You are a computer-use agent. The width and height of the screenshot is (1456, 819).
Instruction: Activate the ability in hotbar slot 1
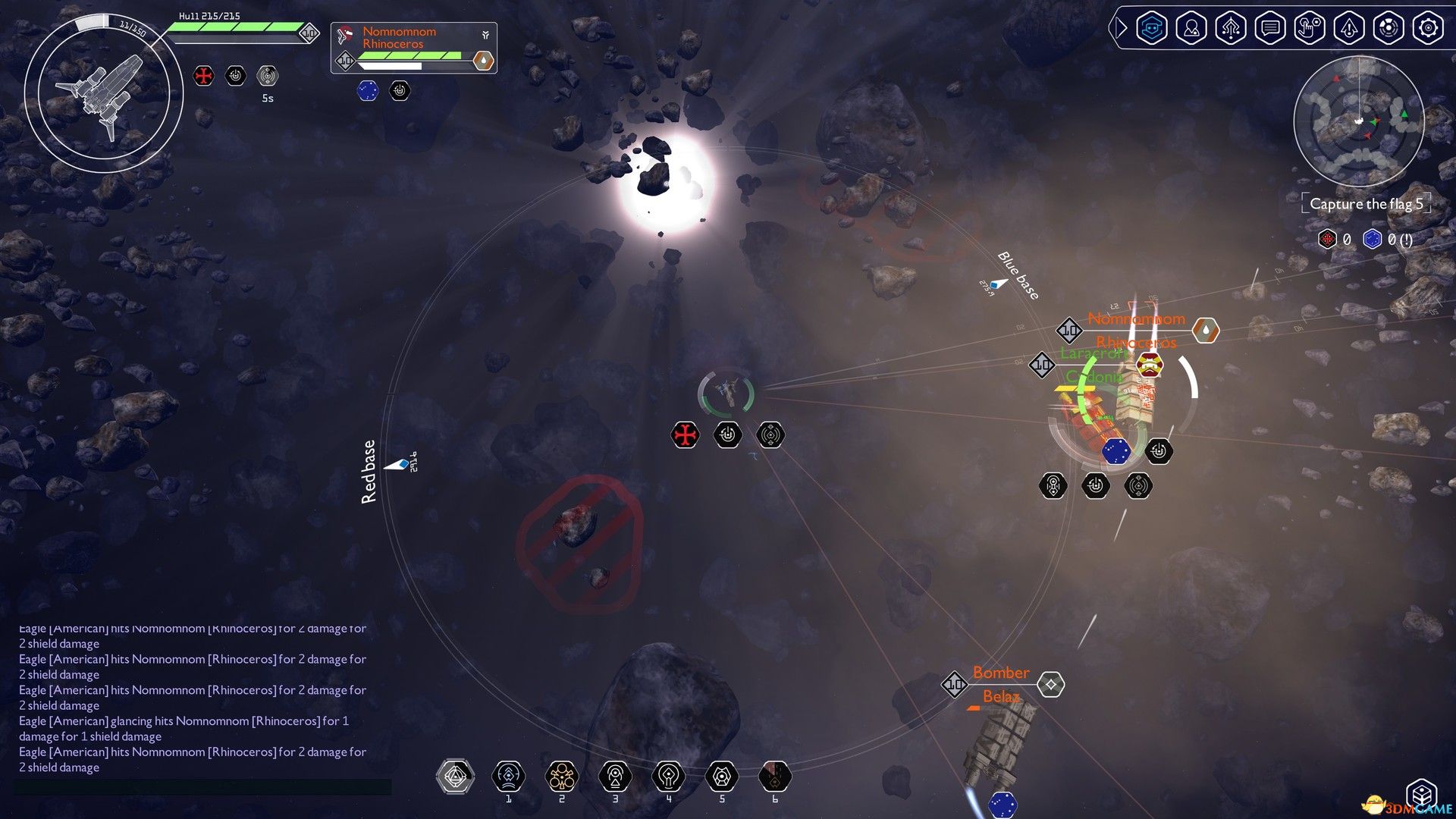pos(509,775)
